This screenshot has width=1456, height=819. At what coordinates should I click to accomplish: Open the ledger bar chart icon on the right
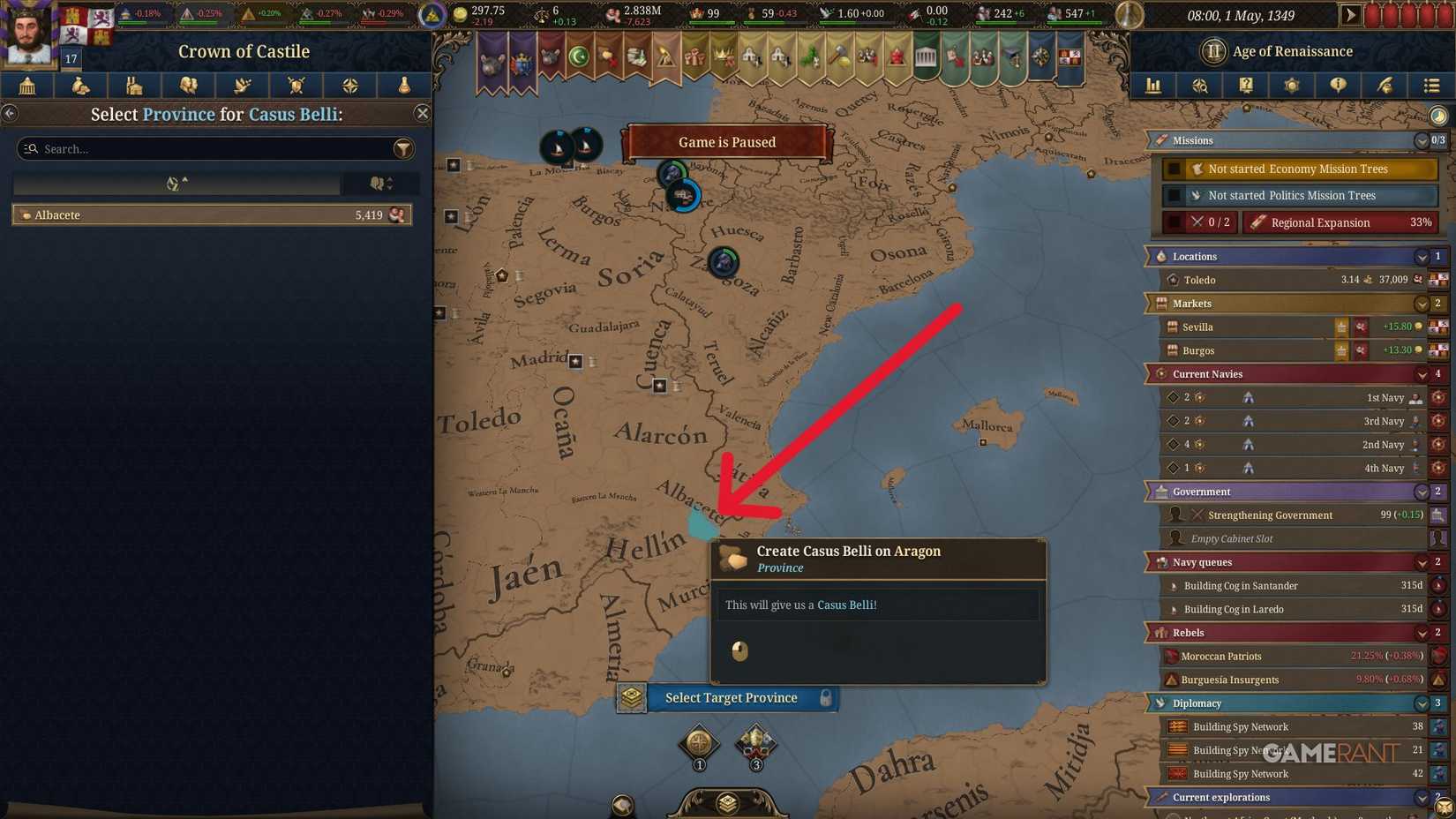1153,86
